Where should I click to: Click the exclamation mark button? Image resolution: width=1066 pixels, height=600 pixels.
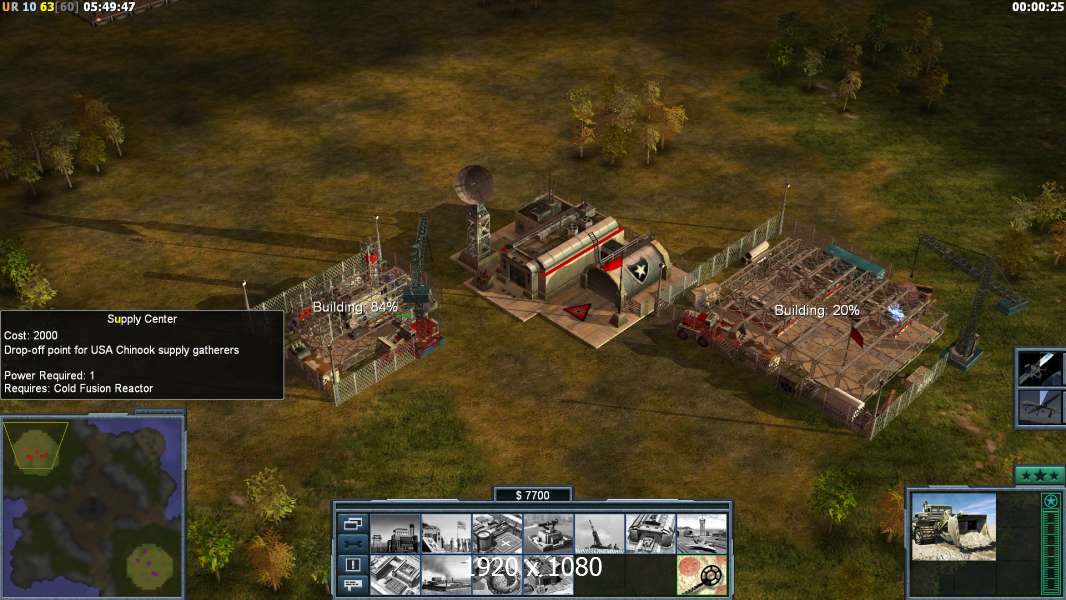351,565
